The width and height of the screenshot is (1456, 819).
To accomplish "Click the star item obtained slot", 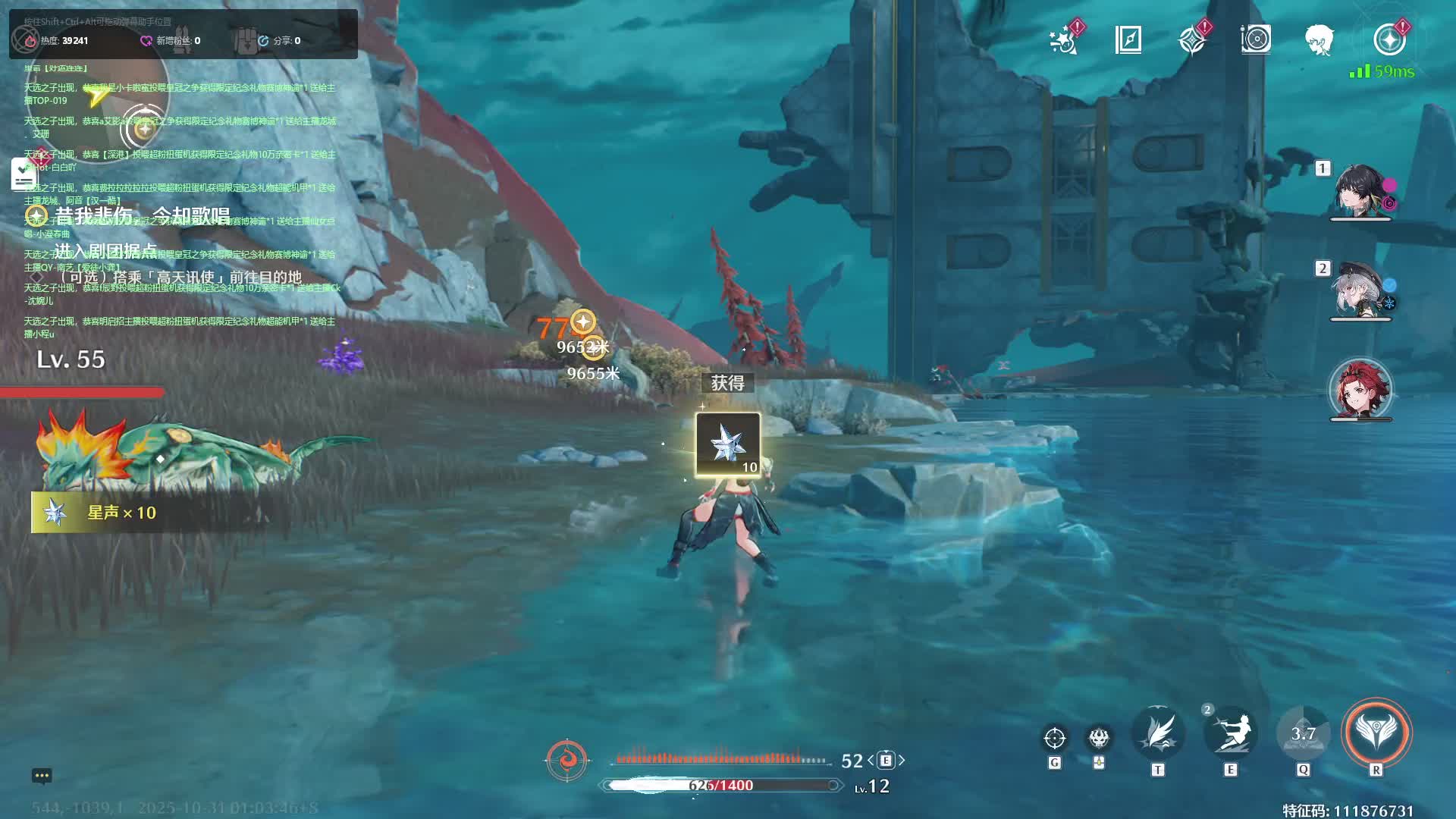I will click(x=728, y=445).
